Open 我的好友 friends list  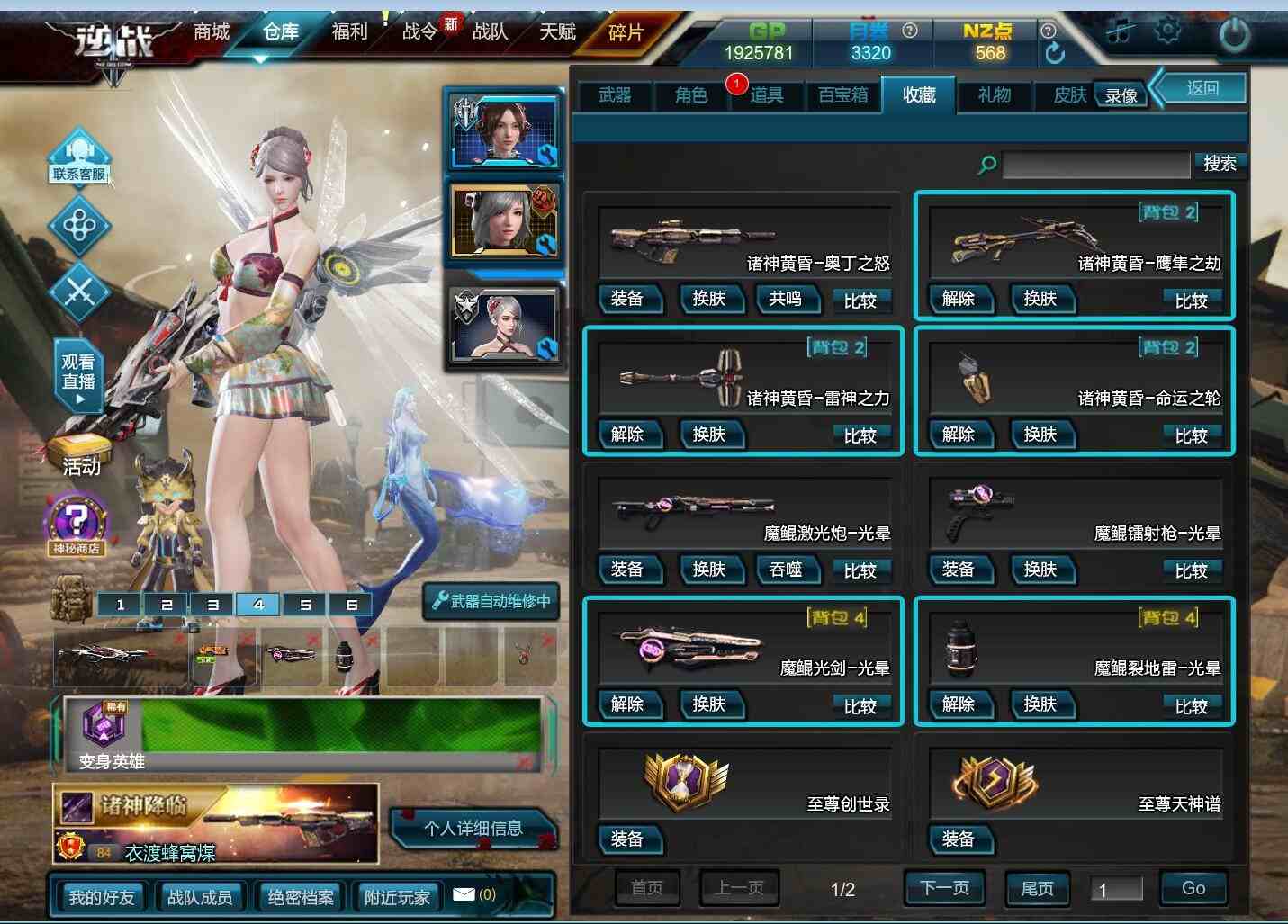pyautogui.click(x=102, y=897)
